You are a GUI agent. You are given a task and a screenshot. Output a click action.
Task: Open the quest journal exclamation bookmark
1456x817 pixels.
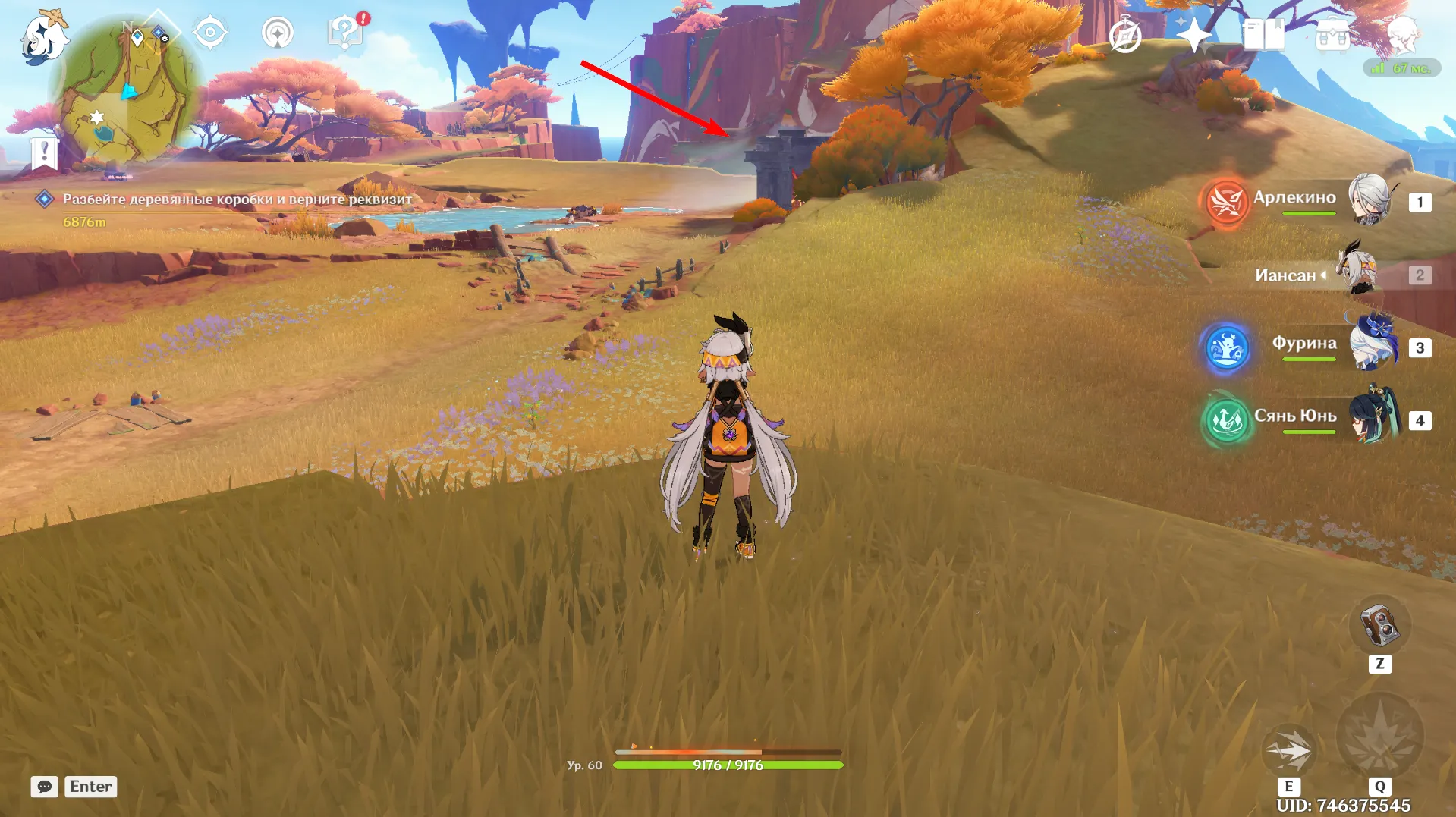pos(45,152)
